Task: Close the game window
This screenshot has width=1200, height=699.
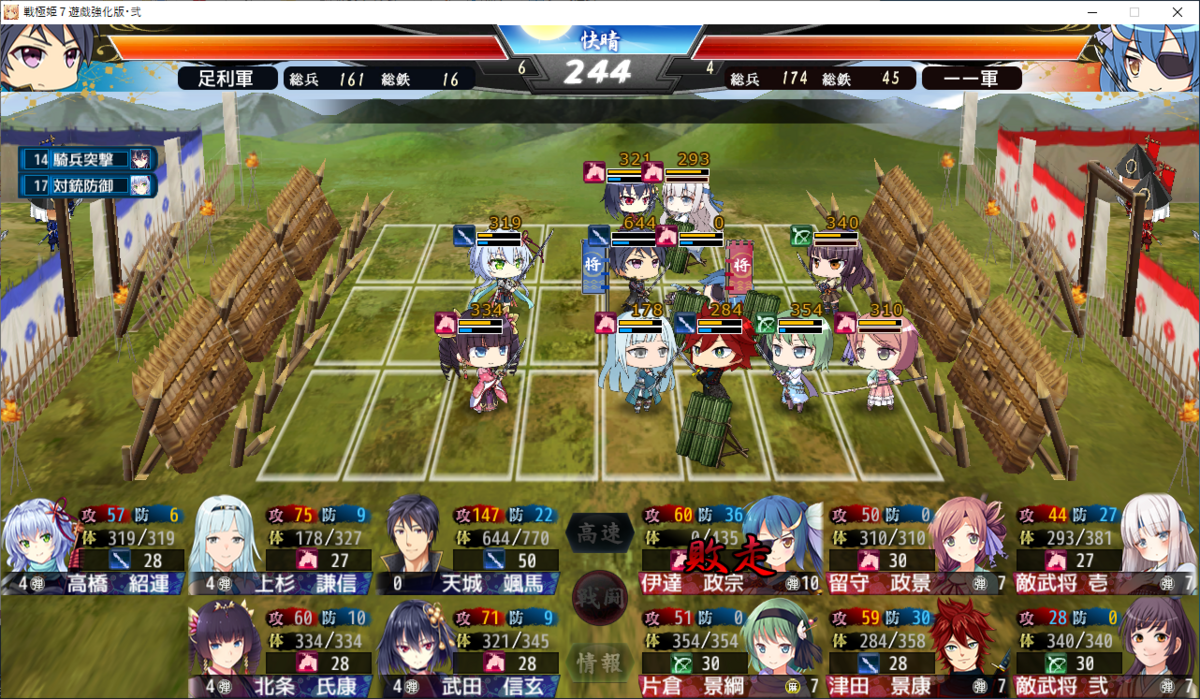Action: [x=1176, y=12]
